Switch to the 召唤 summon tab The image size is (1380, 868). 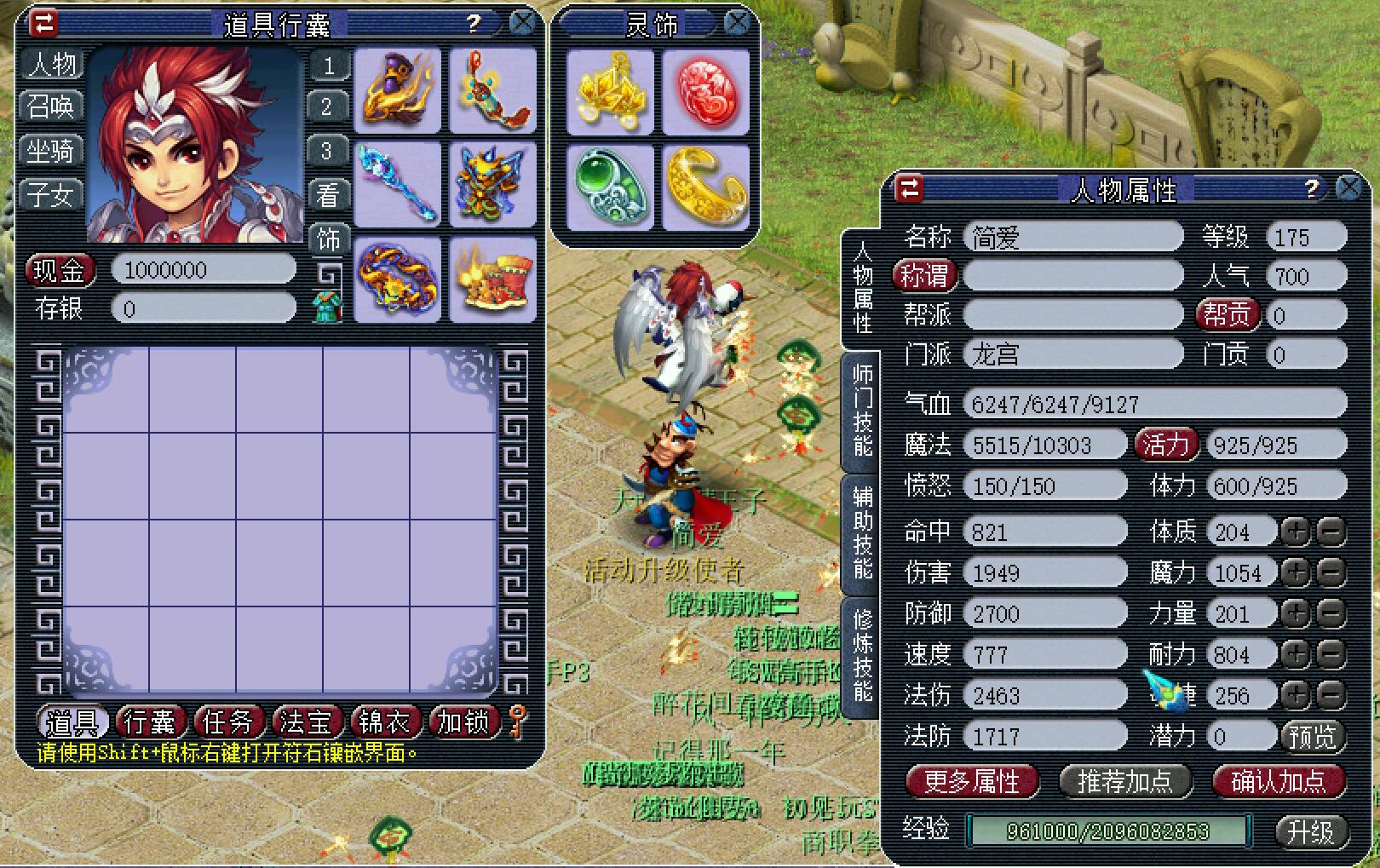(51, 106)
